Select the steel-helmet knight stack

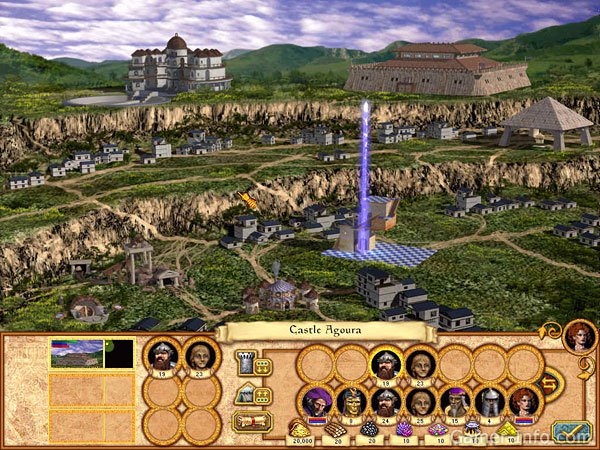[489, 402]
